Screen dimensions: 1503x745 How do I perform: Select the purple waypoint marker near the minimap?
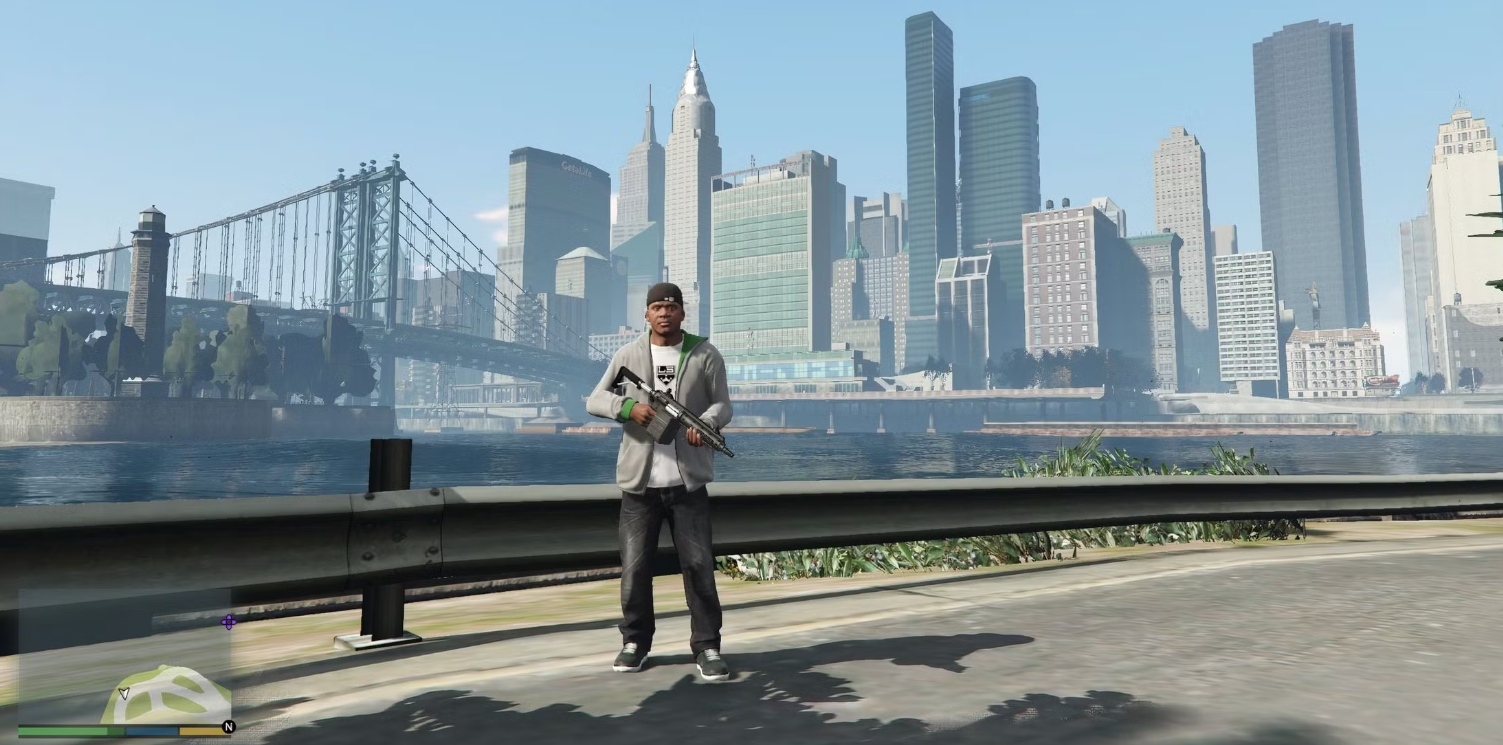click(229, 621)
